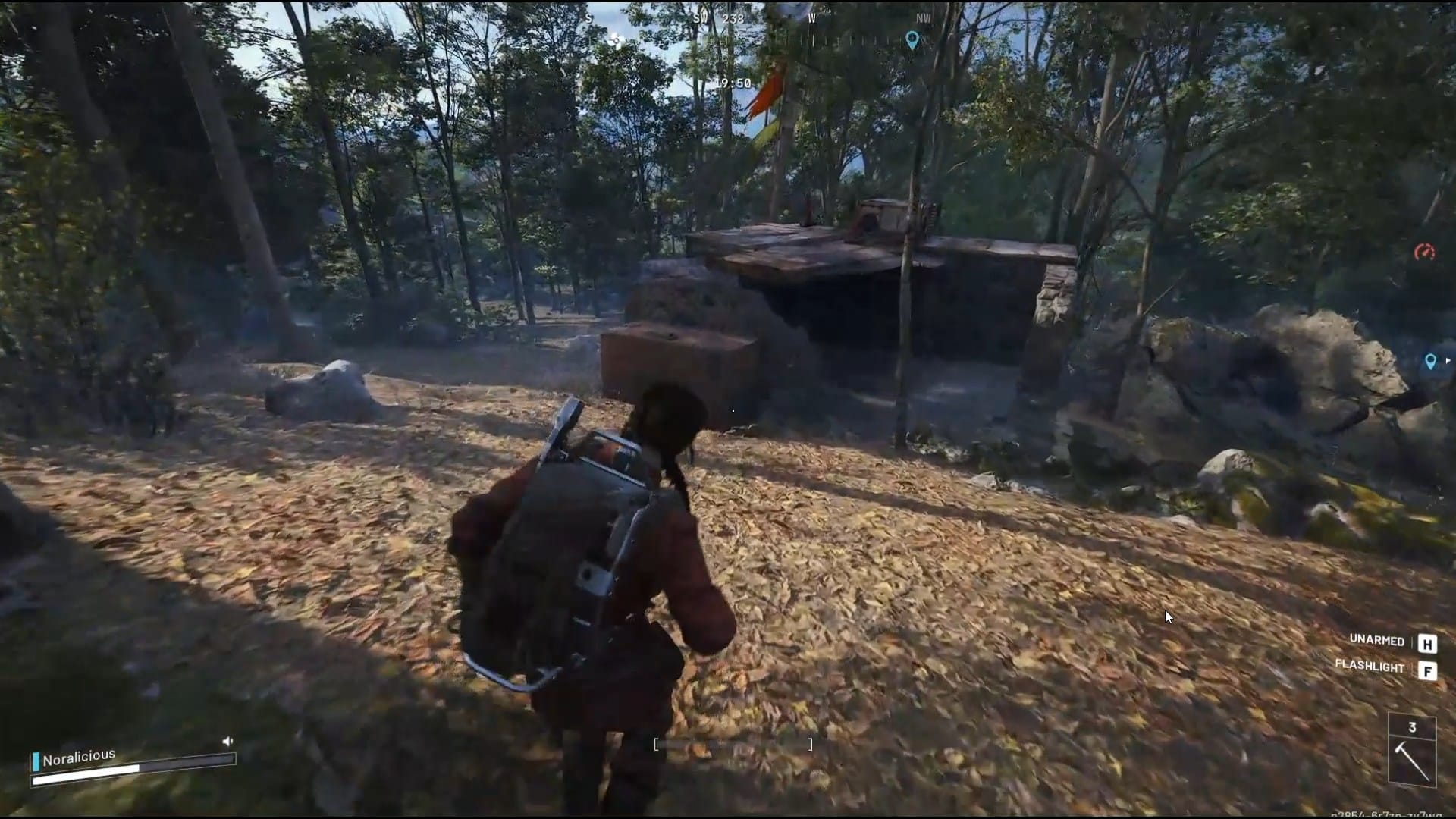Click the H keybind icon next to UNARMED

[x=1429, y=643]
